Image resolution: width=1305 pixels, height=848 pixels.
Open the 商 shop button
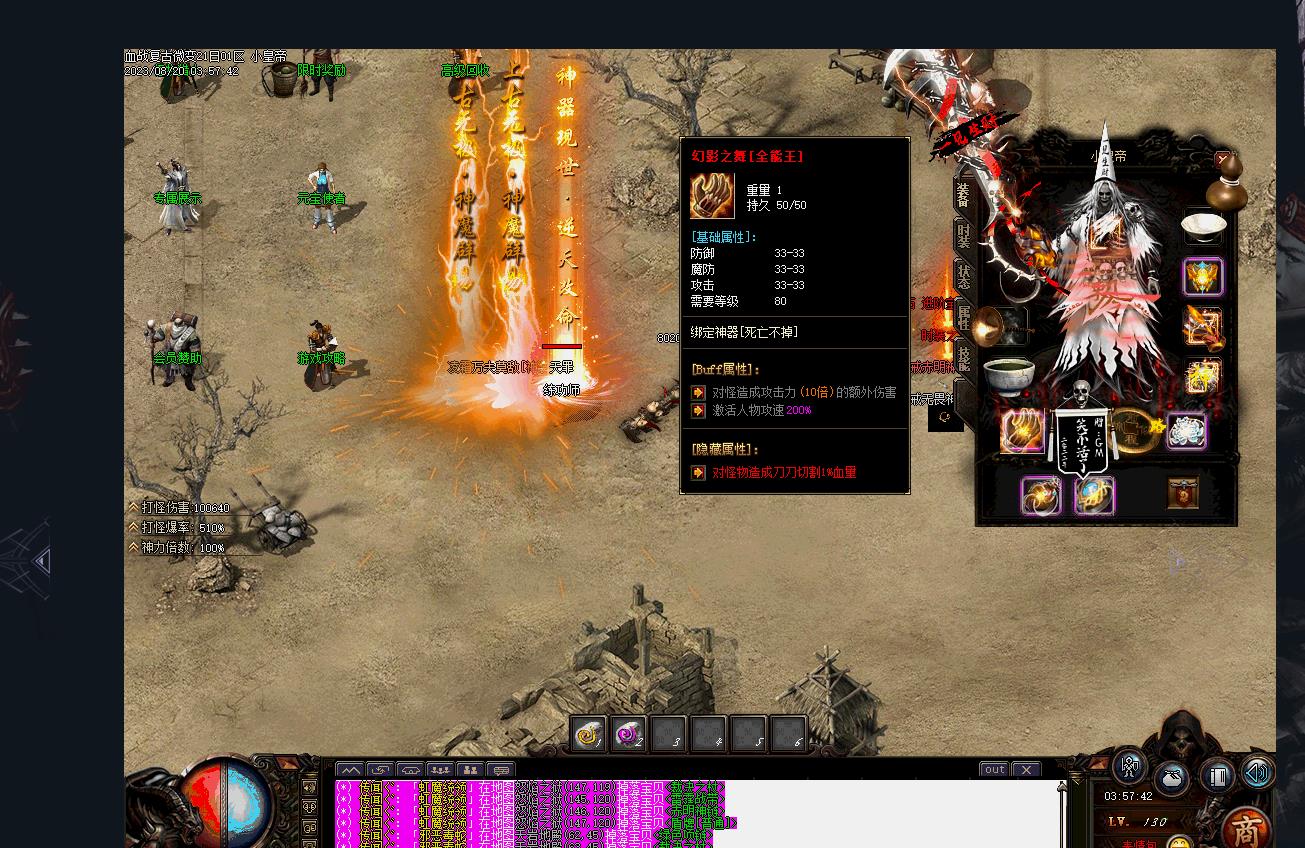coord(1246,829)
